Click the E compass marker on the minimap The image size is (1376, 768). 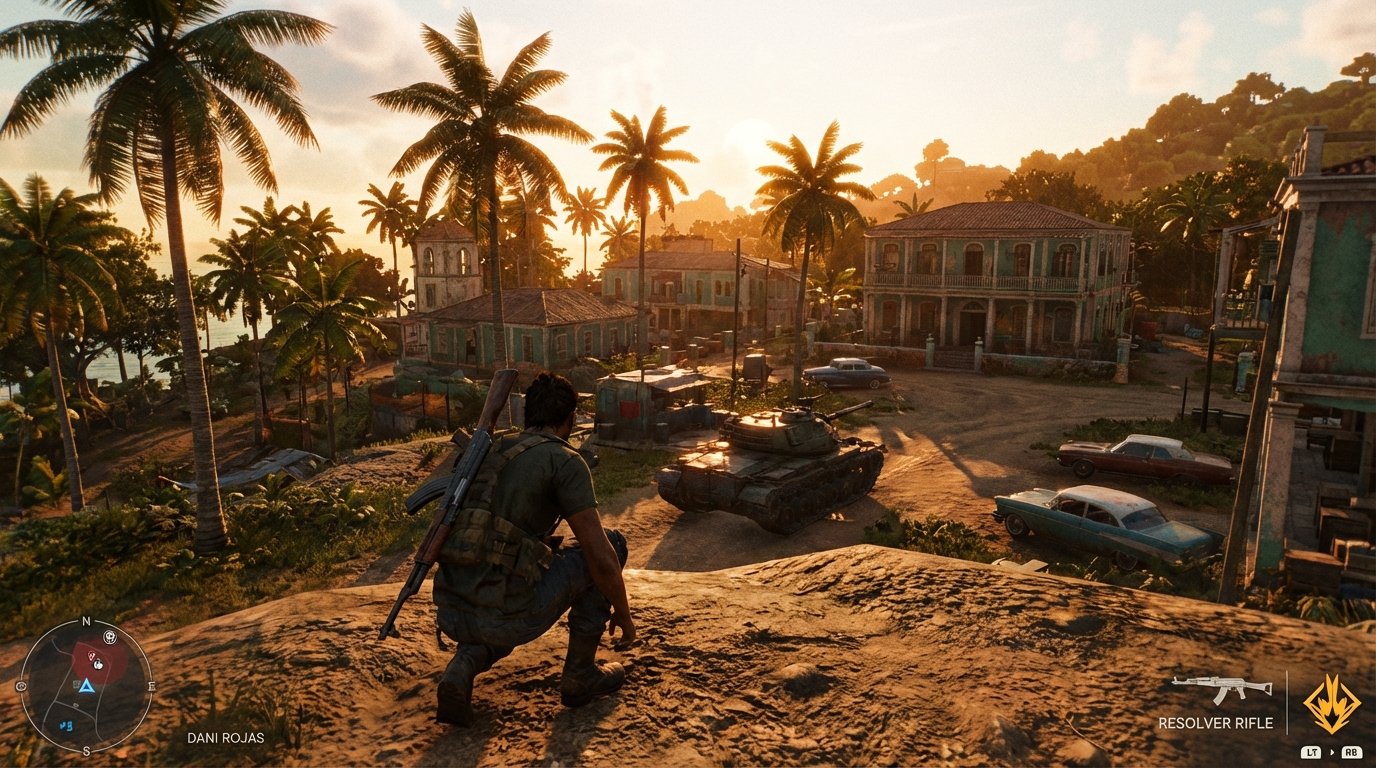pyautogui.click(x=150, y=684)
